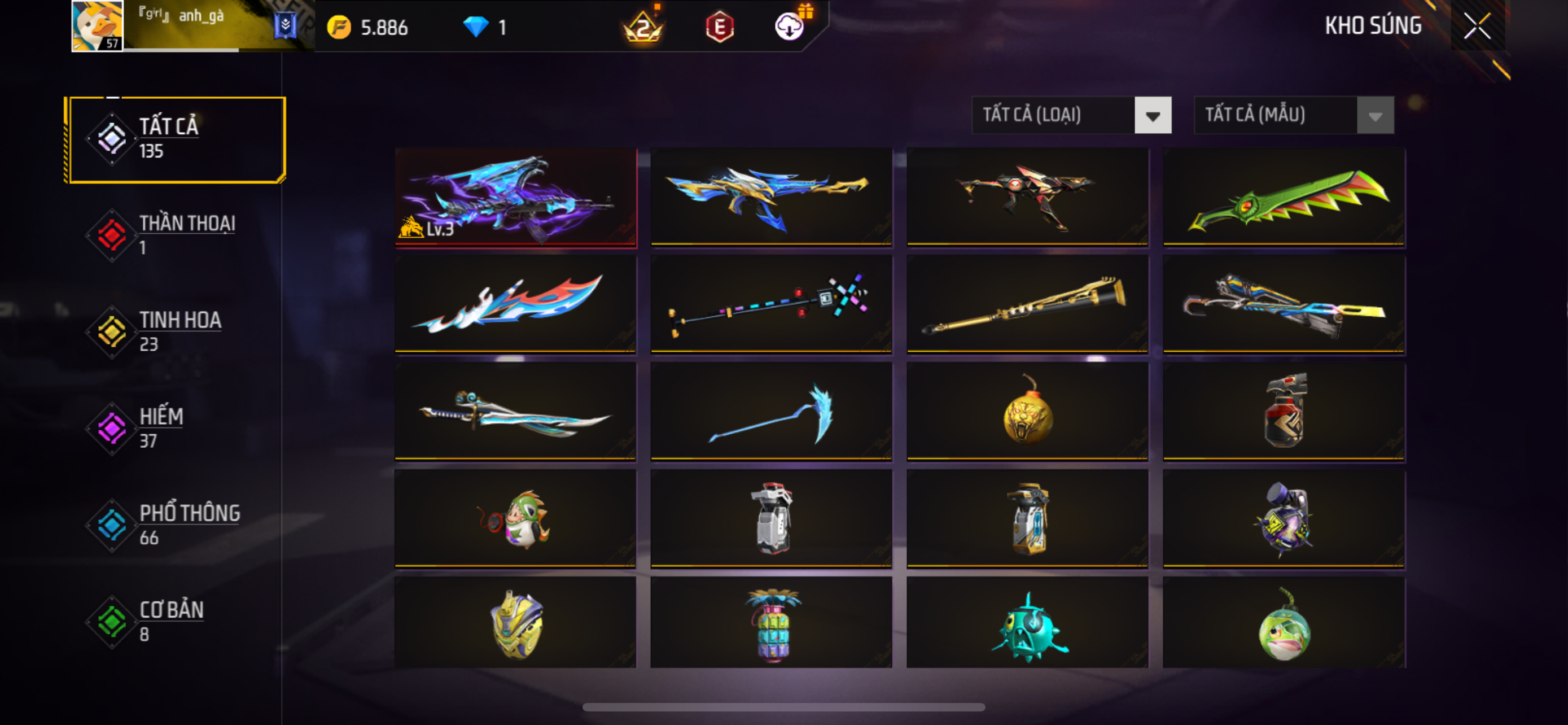
Task: Open the Tất Cả (Loại) dropdown
Action: 1071,115
